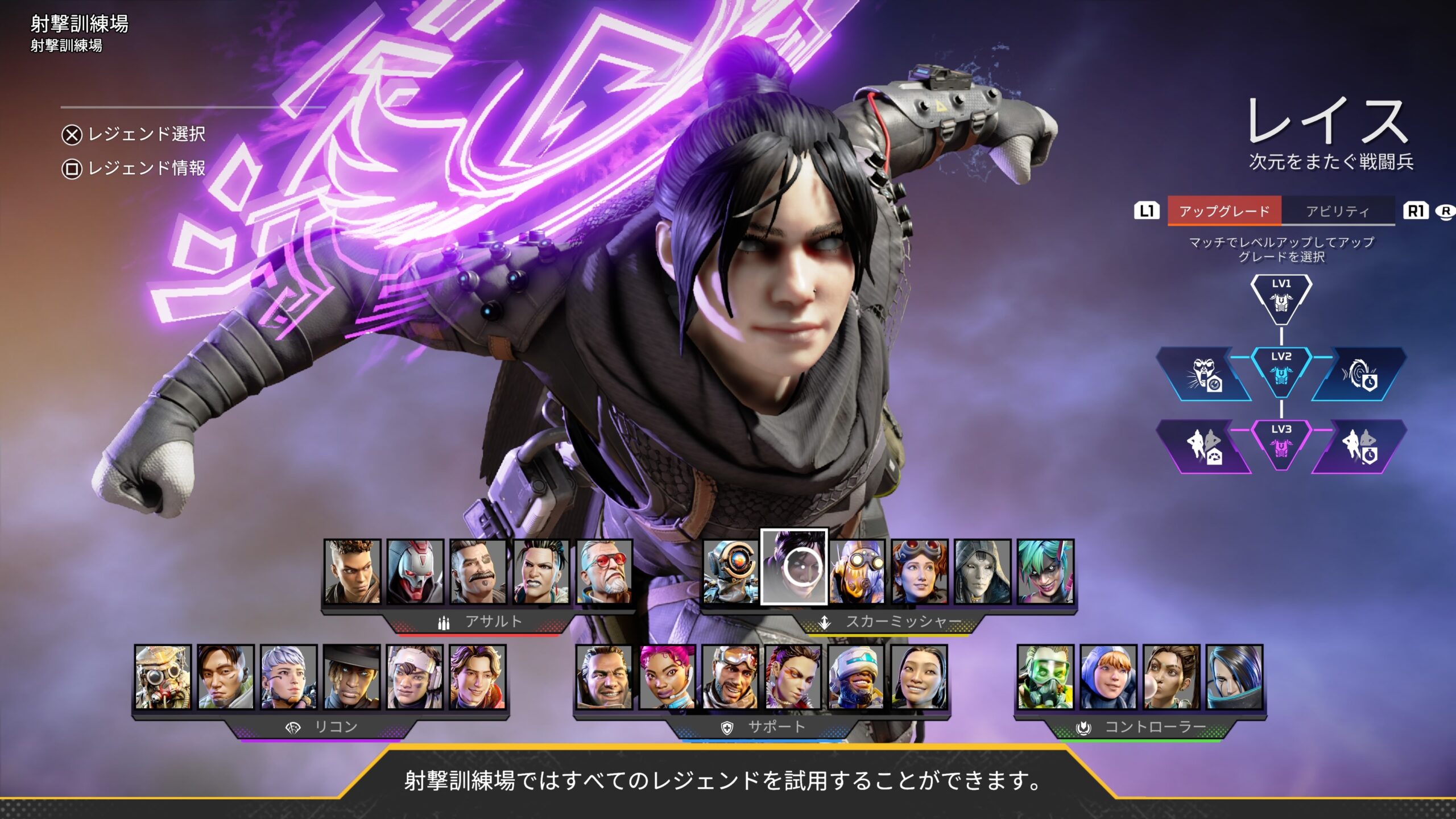The image size is (1456, 819).
Task: Choose Catalyst's dark-haired portrait
Action: click(1234, 677)
